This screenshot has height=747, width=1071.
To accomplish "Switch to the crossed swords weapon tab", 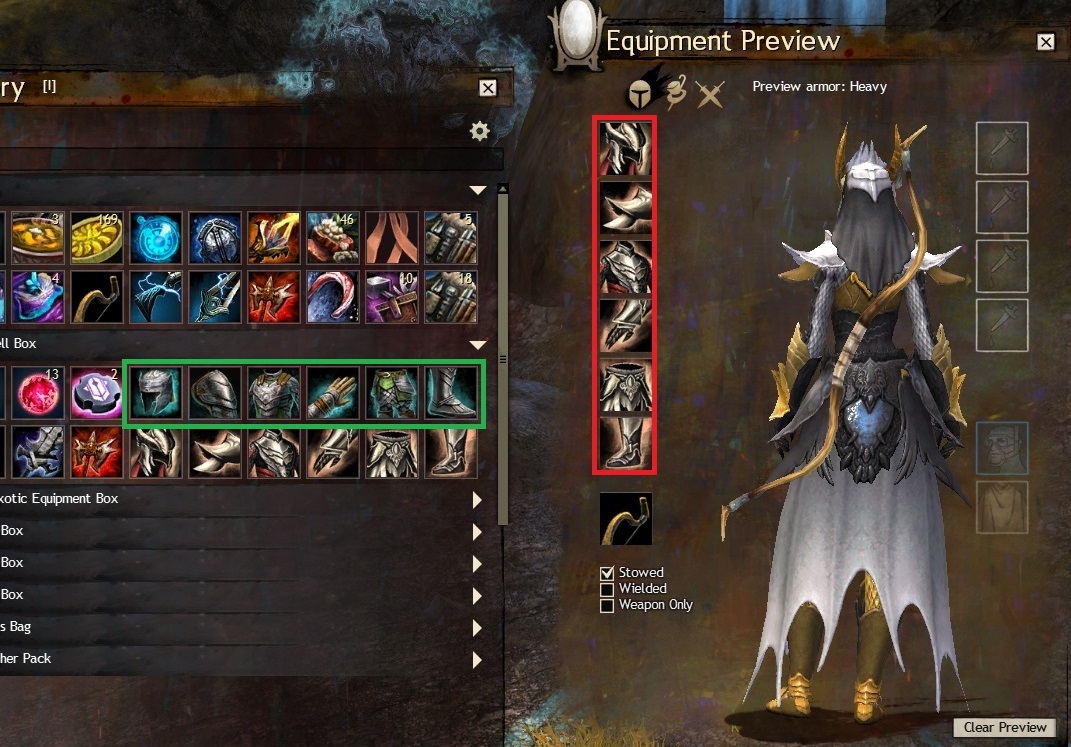I will (x=710, y=94).
